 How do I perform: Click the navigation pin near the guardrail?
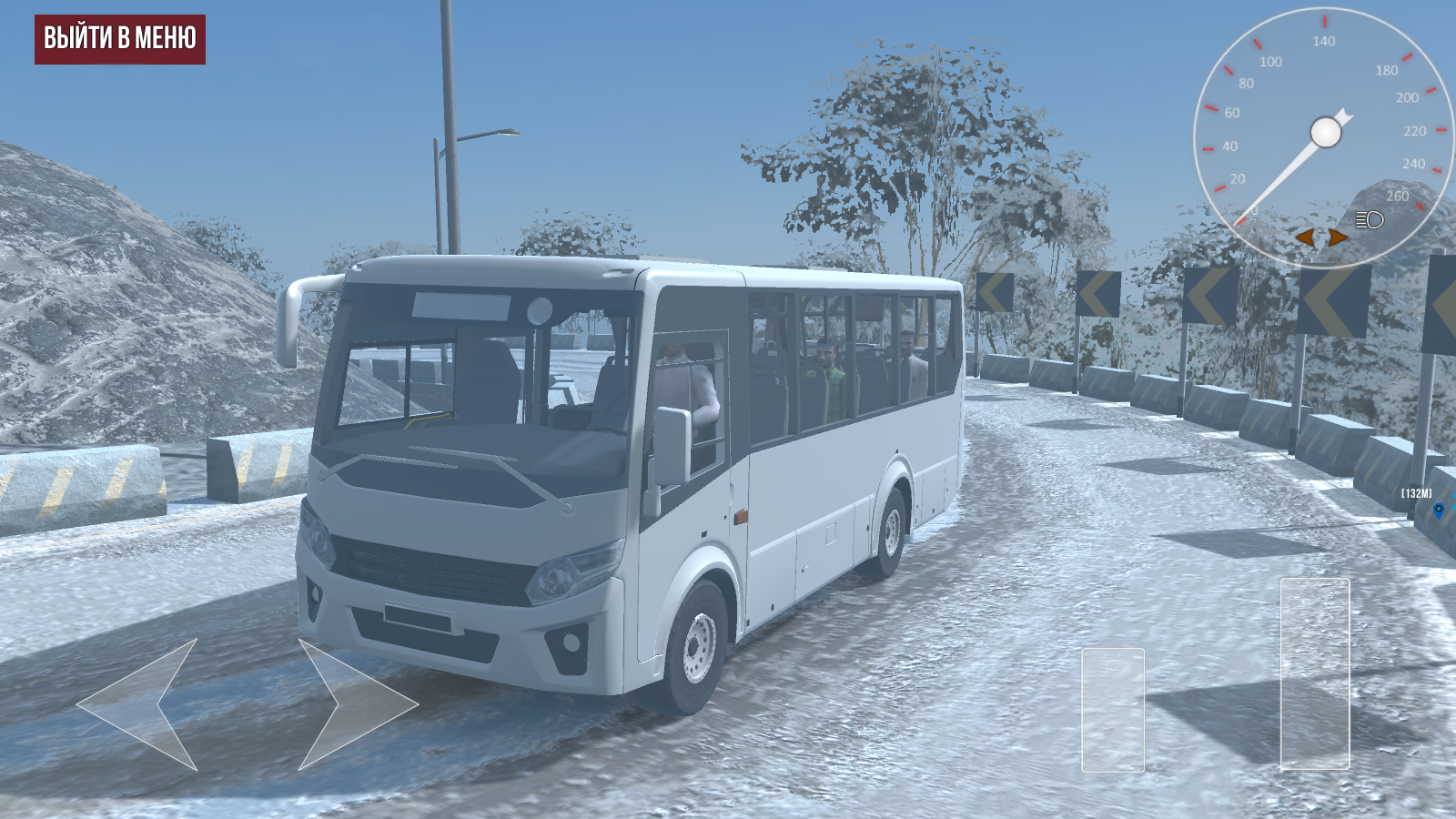1439,510
